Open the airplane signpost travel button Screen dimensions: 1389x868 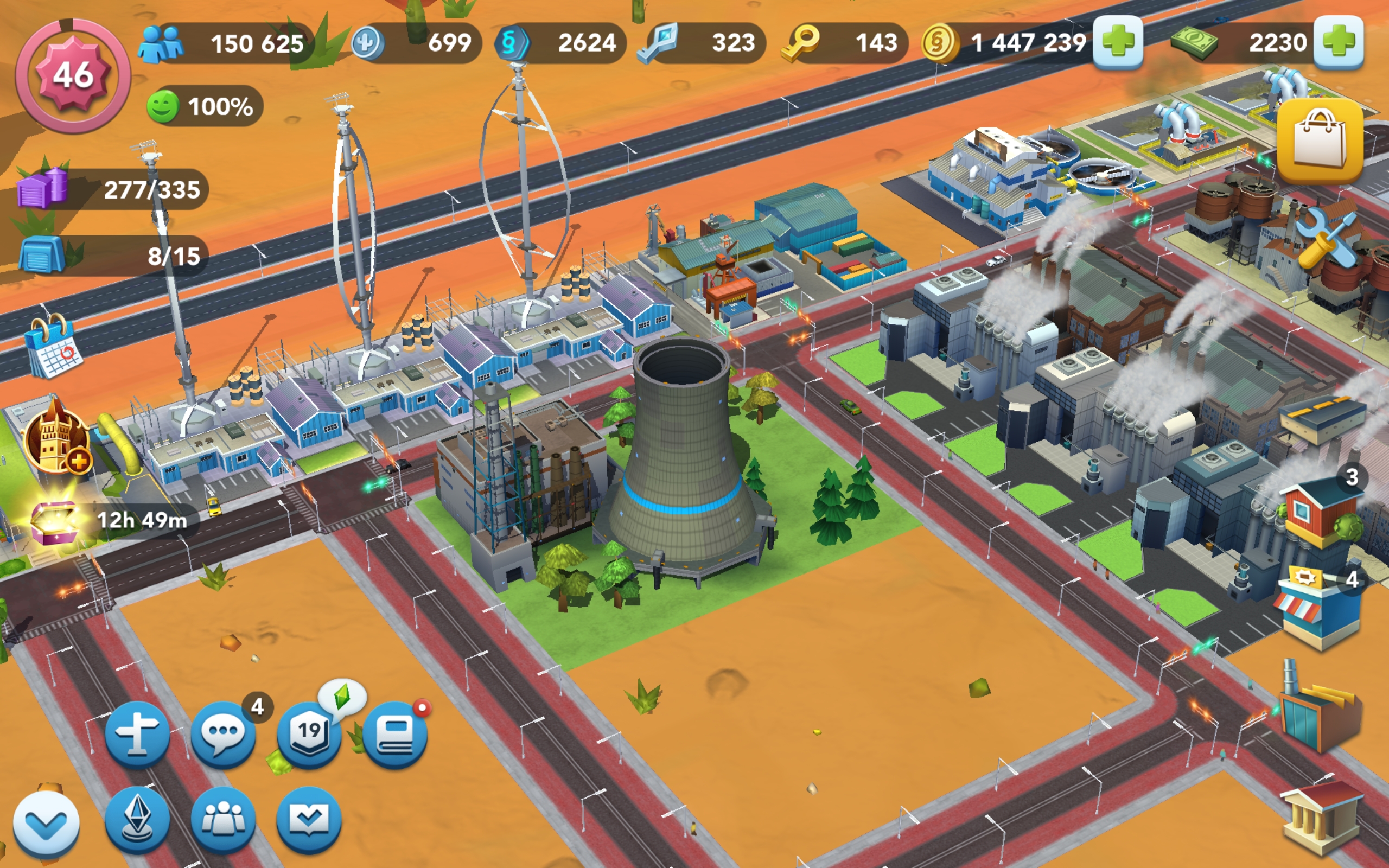137,733
